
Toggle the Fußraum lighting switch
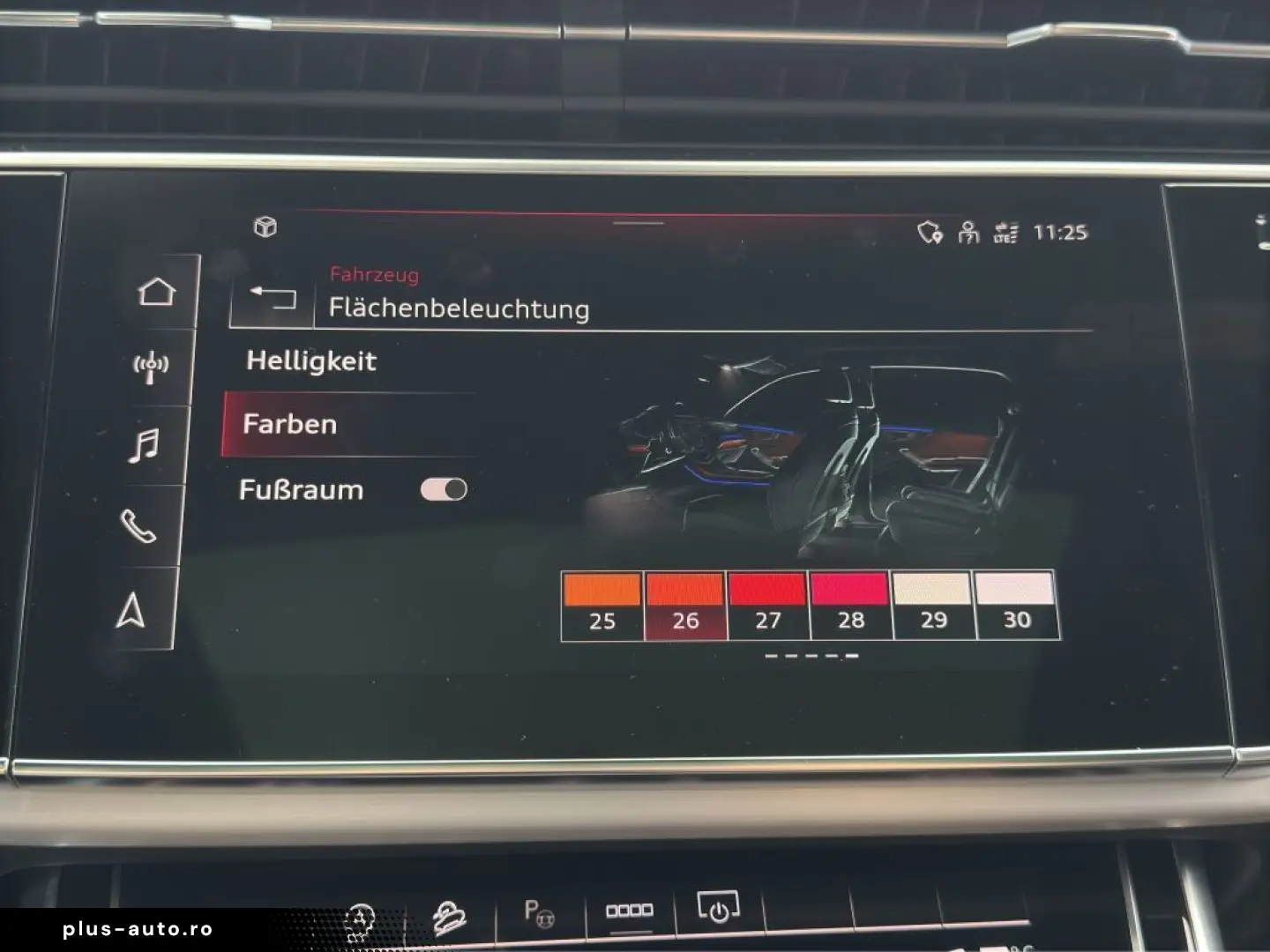444,489
